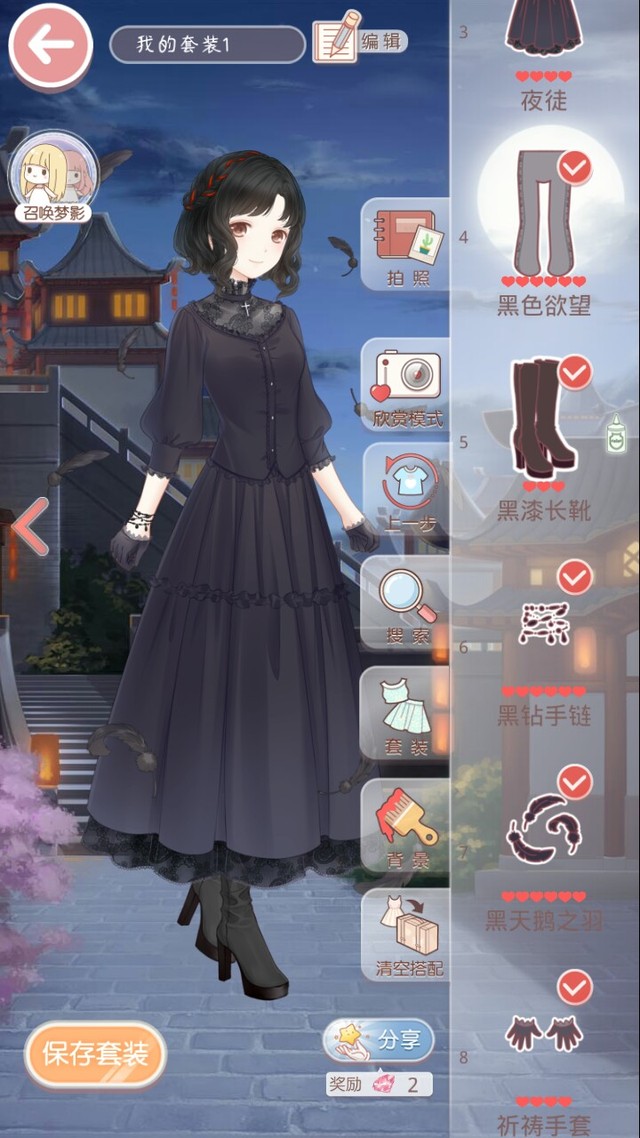The height and width of the screenshot is (1138, 640).
Task: Go back with the pink arrow button
Action: (50, 46)
